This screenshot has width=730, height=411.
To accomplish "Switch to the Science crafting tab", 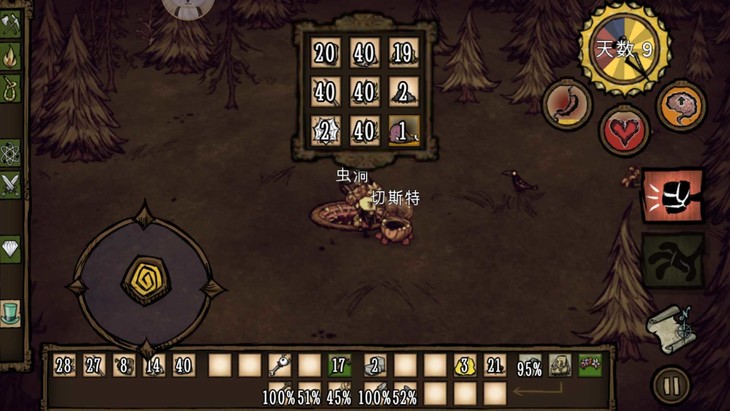I will click(11, 153).
